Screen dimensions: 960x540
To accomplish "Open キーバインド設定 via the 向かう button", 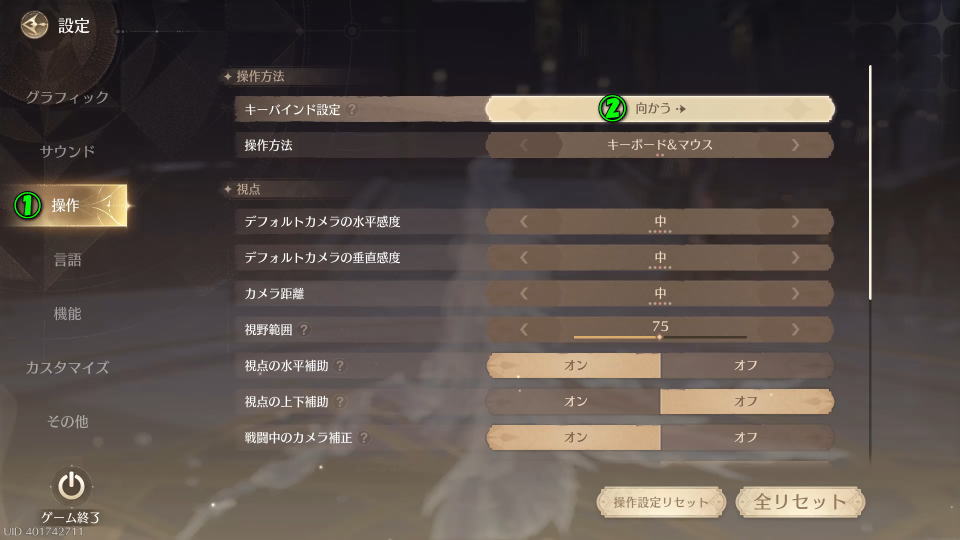I will (660, 109).
